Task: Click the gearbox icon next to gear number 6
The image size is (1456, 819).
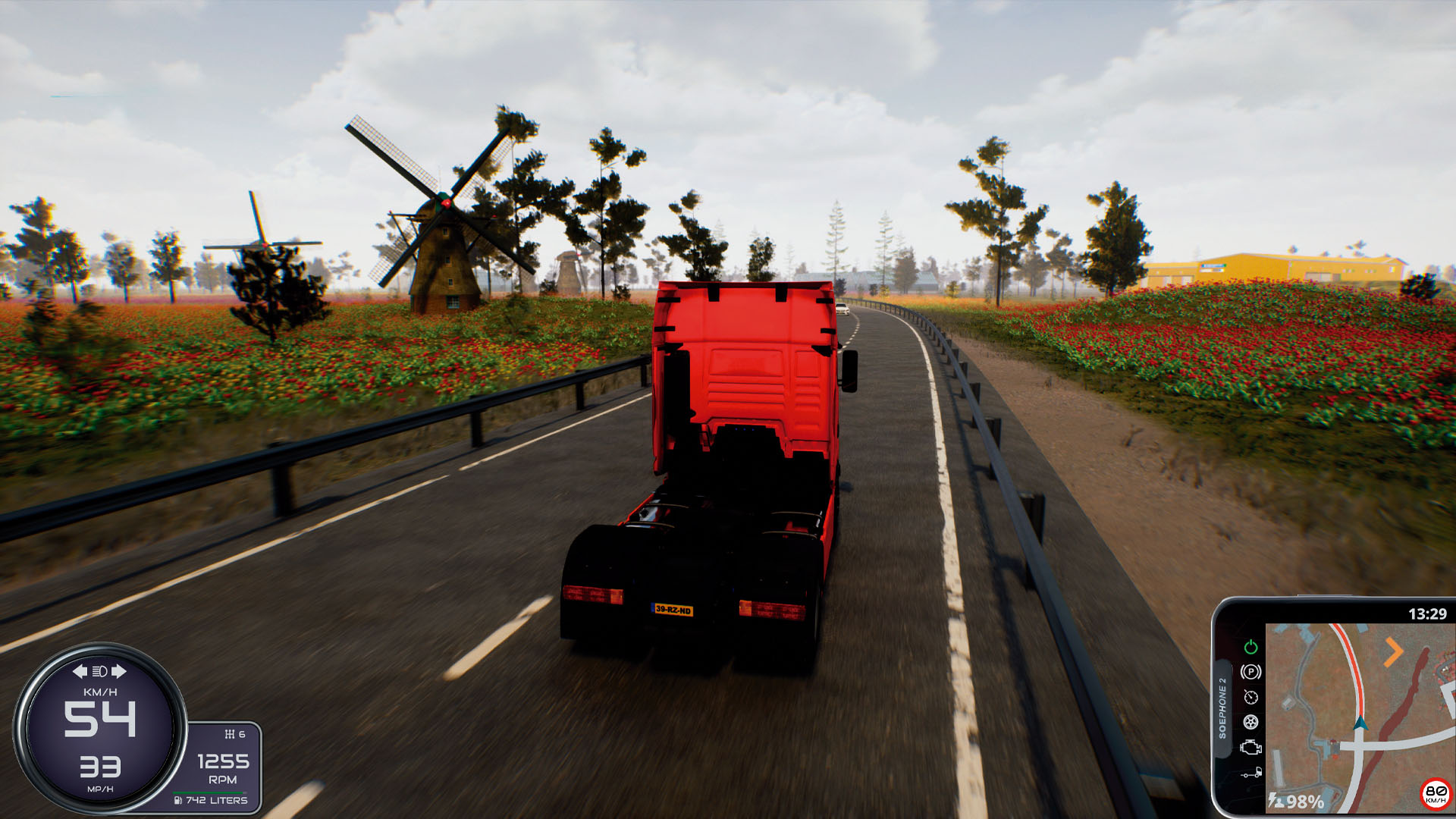Action: [x=230, y=734]
